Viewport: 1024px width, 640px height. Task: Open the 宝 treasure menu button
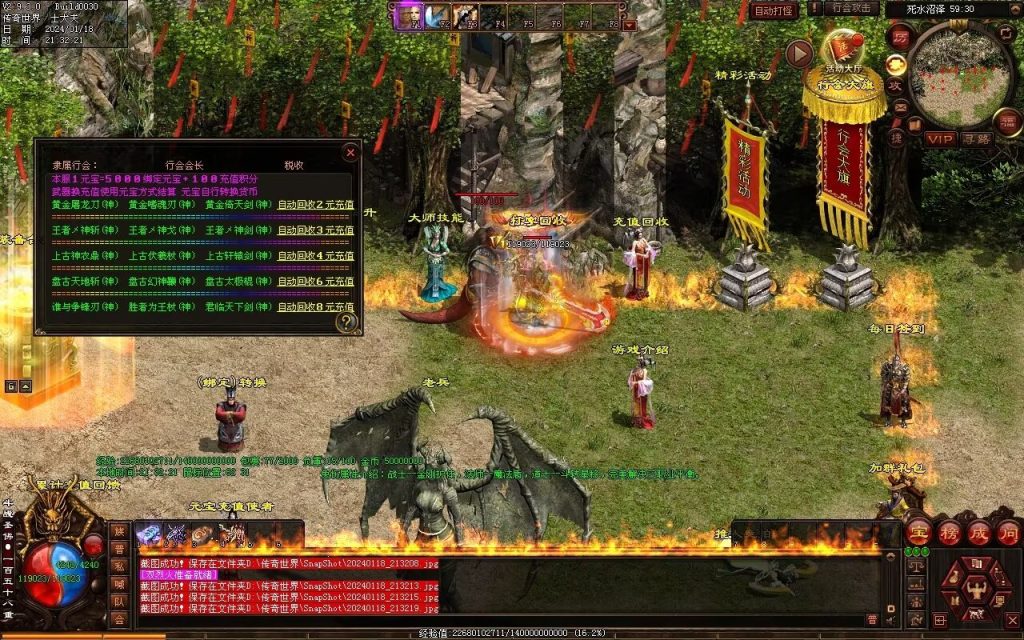click(918, 532)
